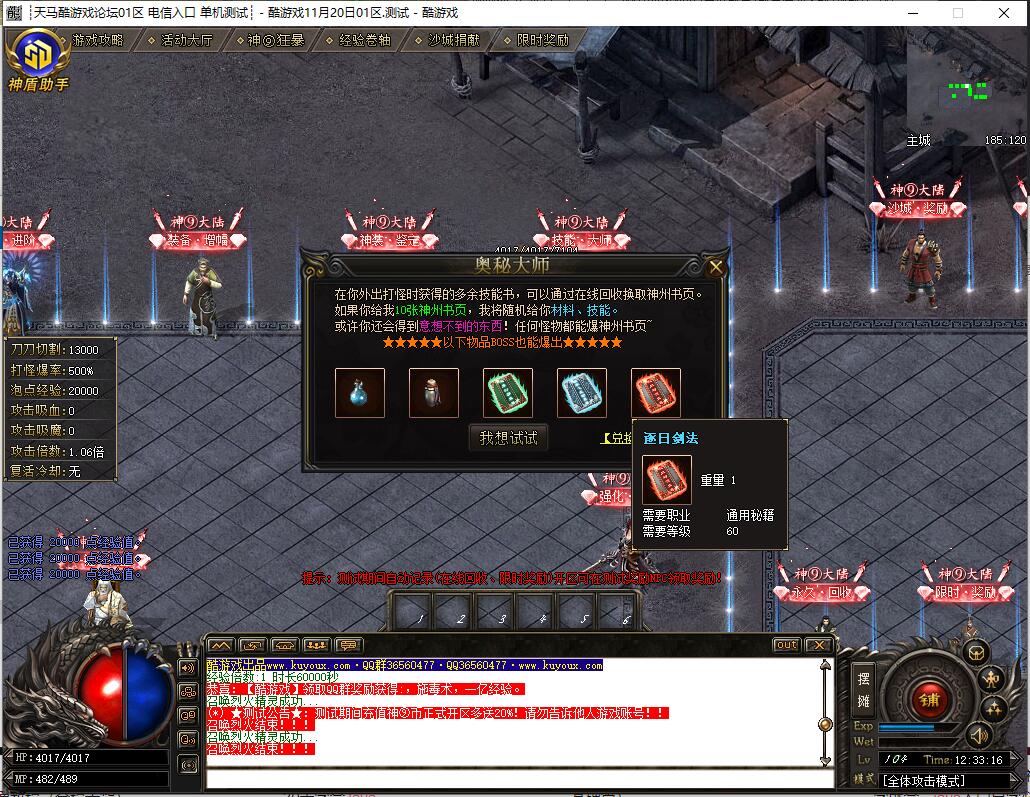Open the 摆摊 stall button
The image size is (1030, 797).
click(864, 689)
